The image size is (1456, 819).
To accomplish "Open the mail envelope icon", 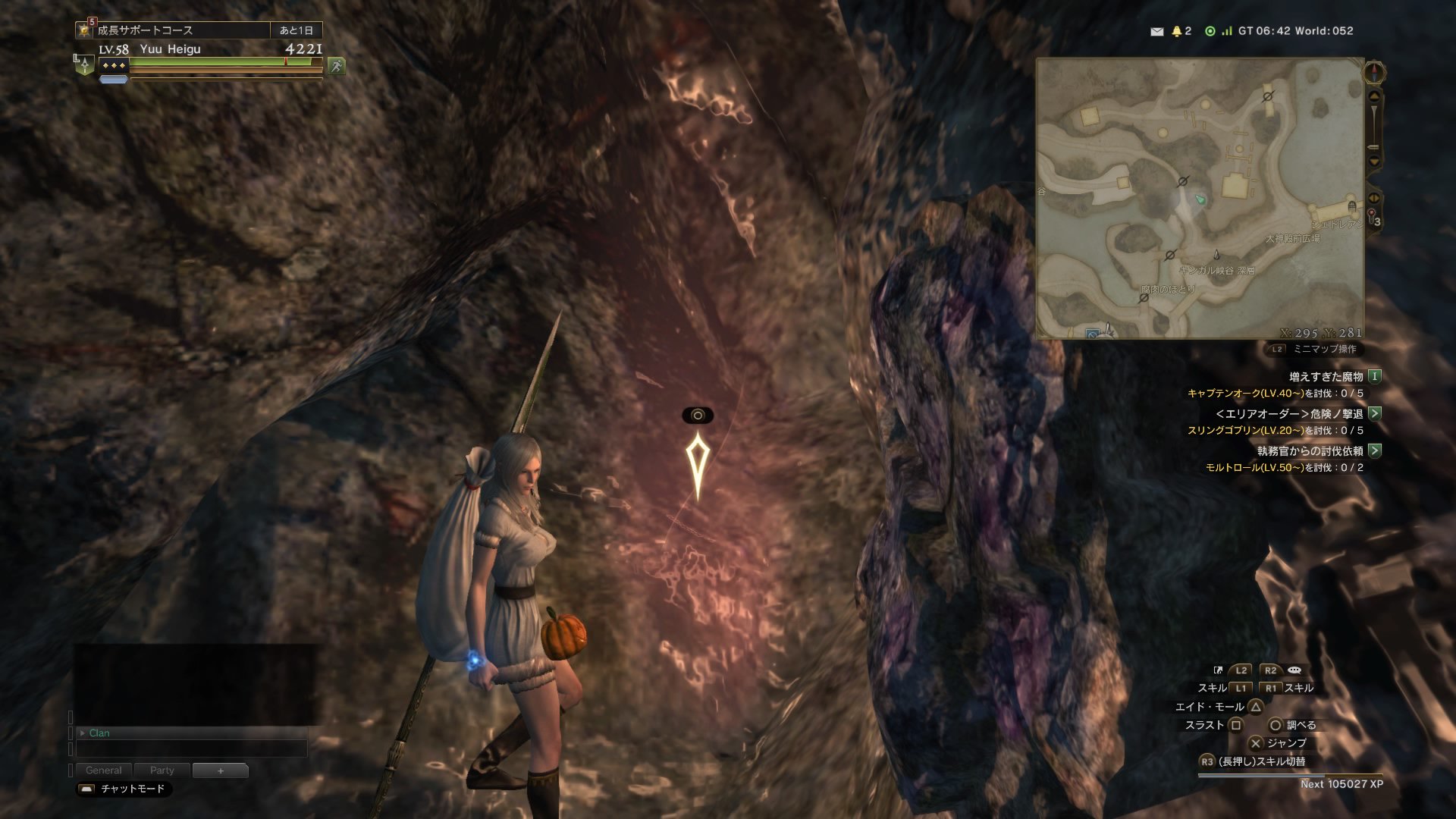I will (x=1156, y=31).
